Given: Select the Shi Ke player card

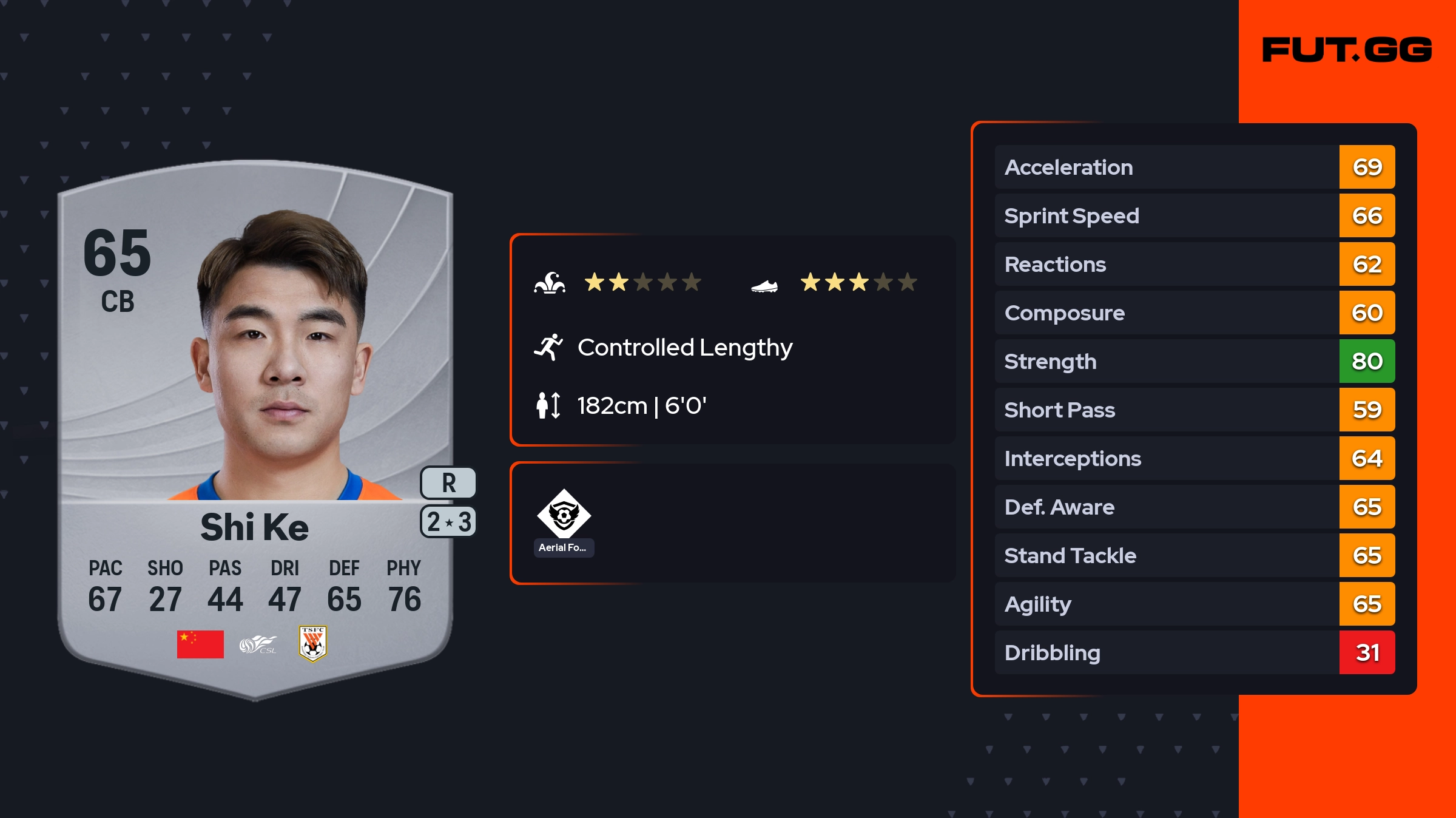Looking at the screenshot, I should pyautogui.click(x=255, y=425).
